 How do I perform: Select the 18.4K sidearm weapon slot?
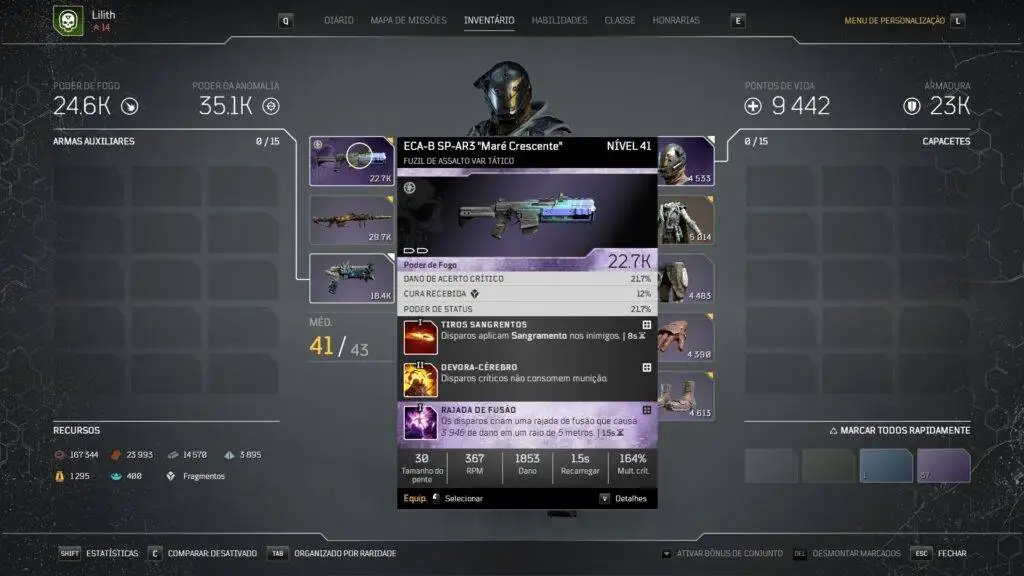click(x=352, y=277)
